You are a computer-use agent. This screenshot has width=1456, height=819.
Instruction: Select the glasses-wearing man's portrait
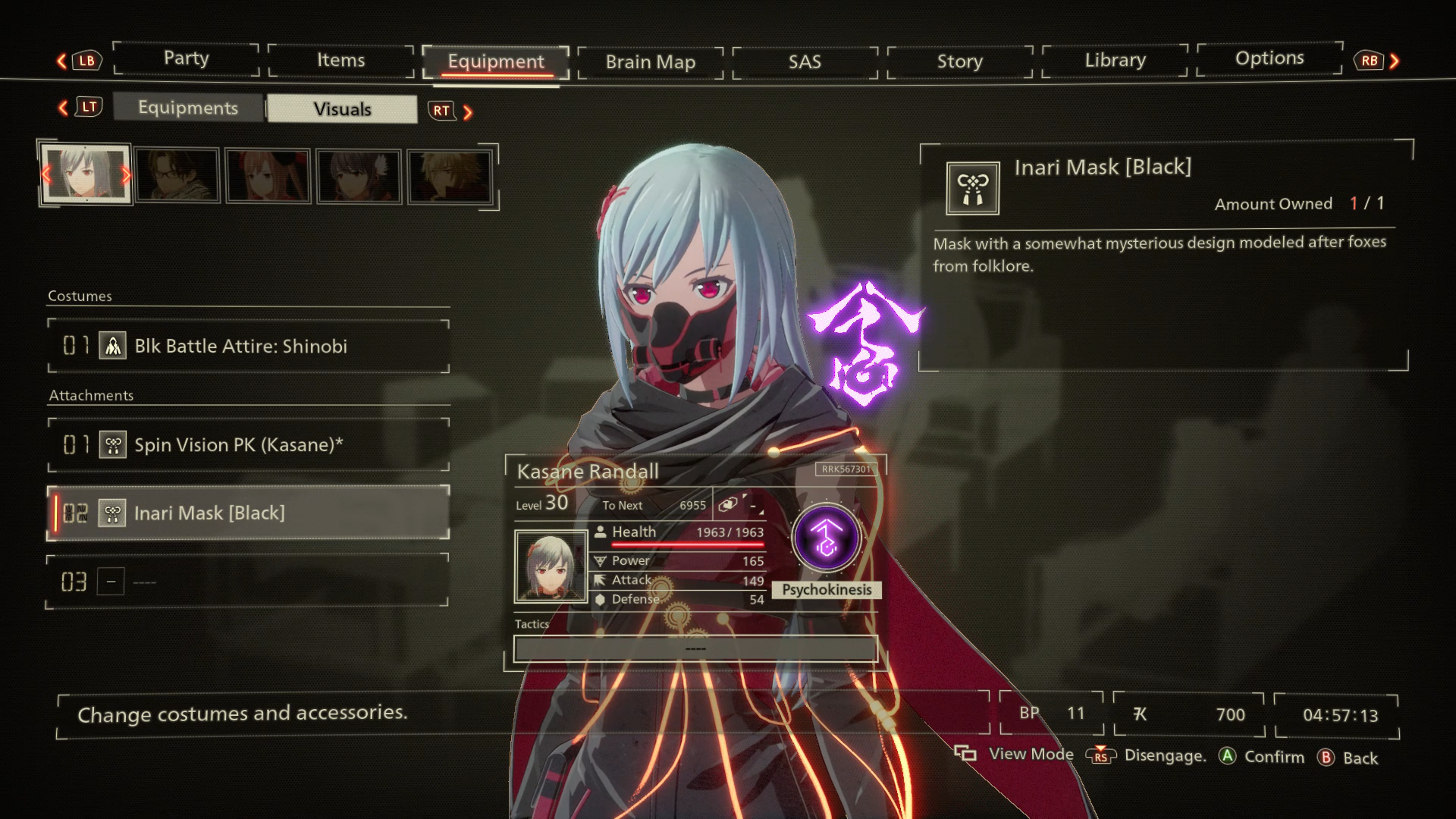coord(177,176)
